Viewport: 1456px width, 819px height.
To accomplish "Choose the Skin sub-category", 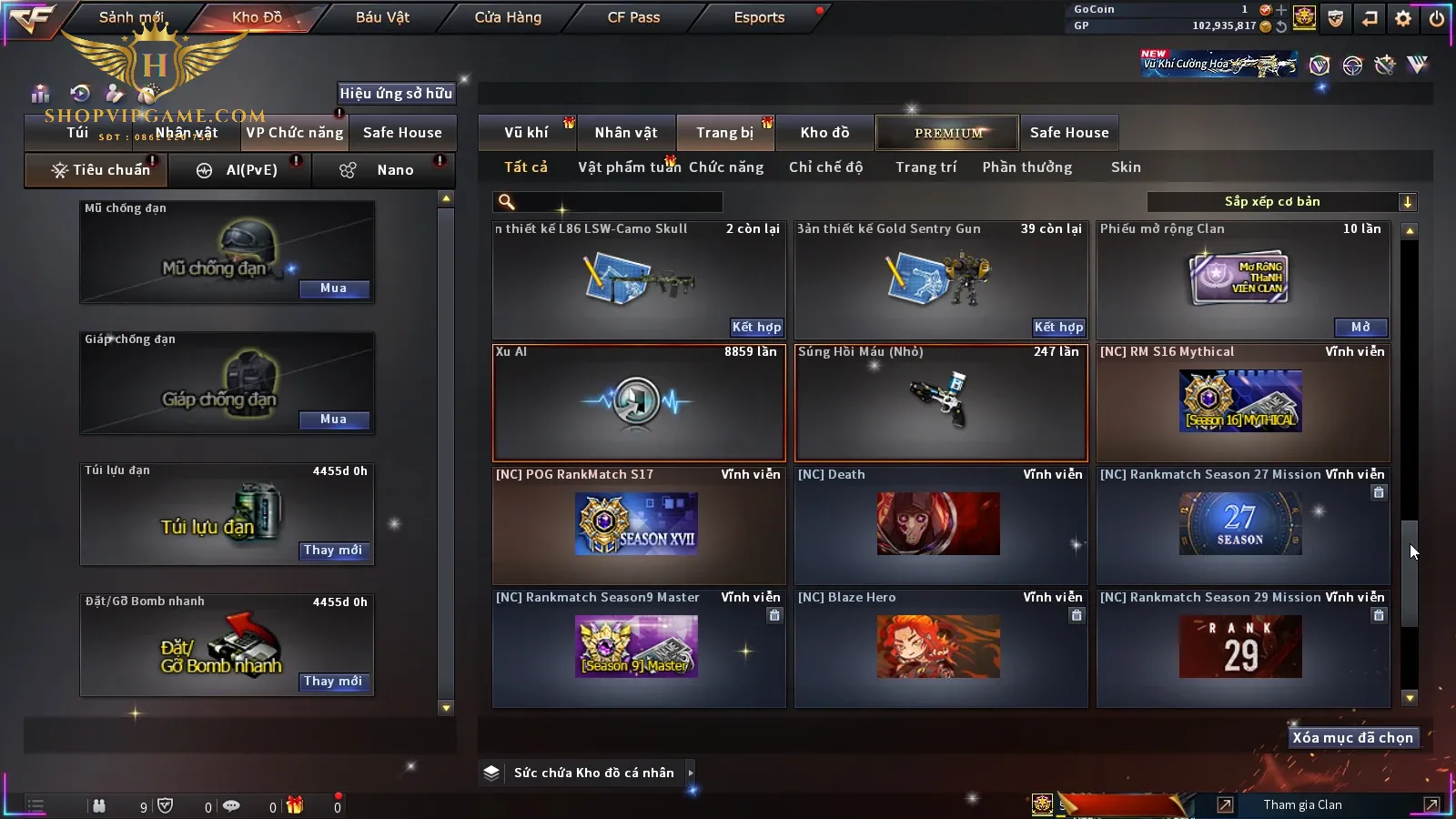I will point(1126,167).
